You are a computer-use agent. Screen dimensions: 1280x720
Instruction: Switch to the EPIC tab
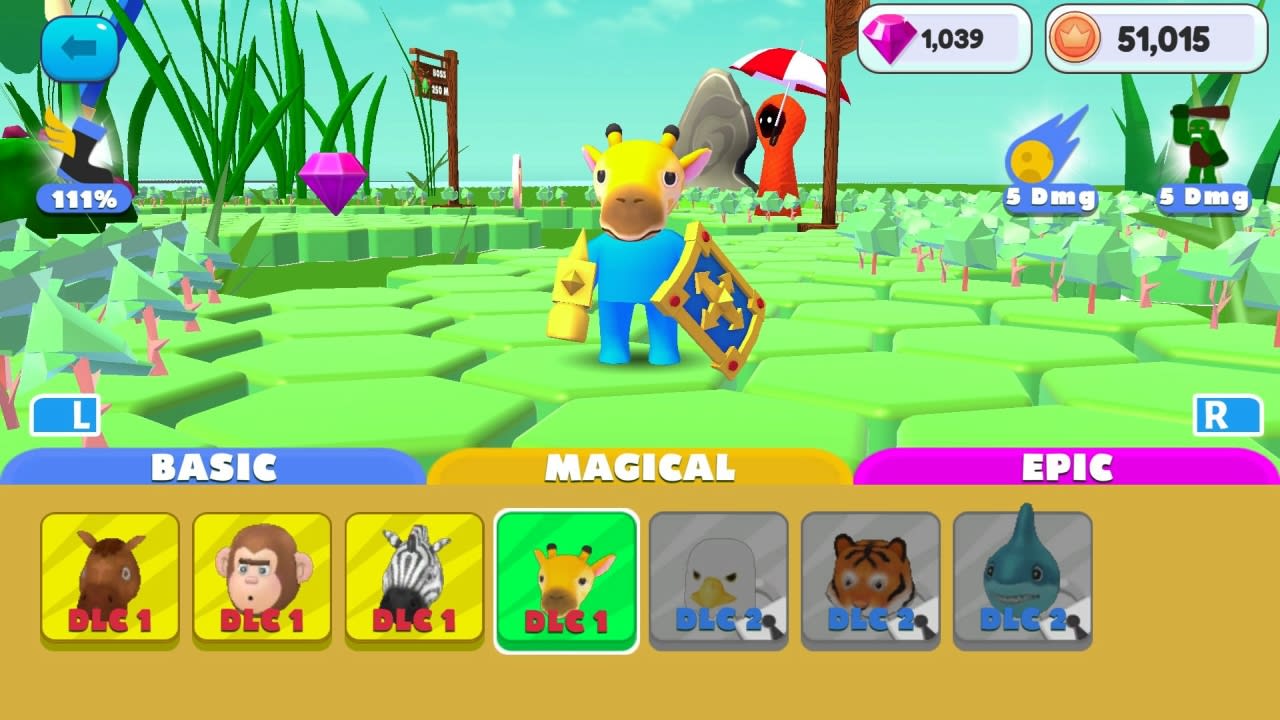pyautogui.click(x=1066, y=466)
